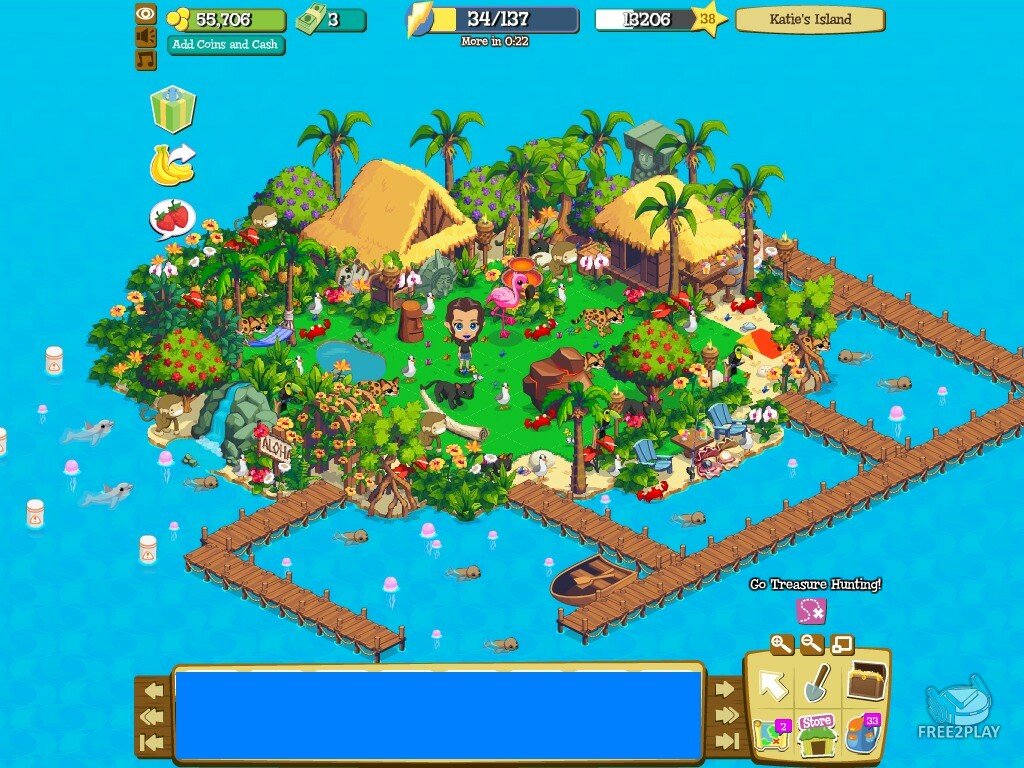Viewport: 1024px width, 768px height.
Task: Select the arrow cursor tool
Action: tap(772, 685)
